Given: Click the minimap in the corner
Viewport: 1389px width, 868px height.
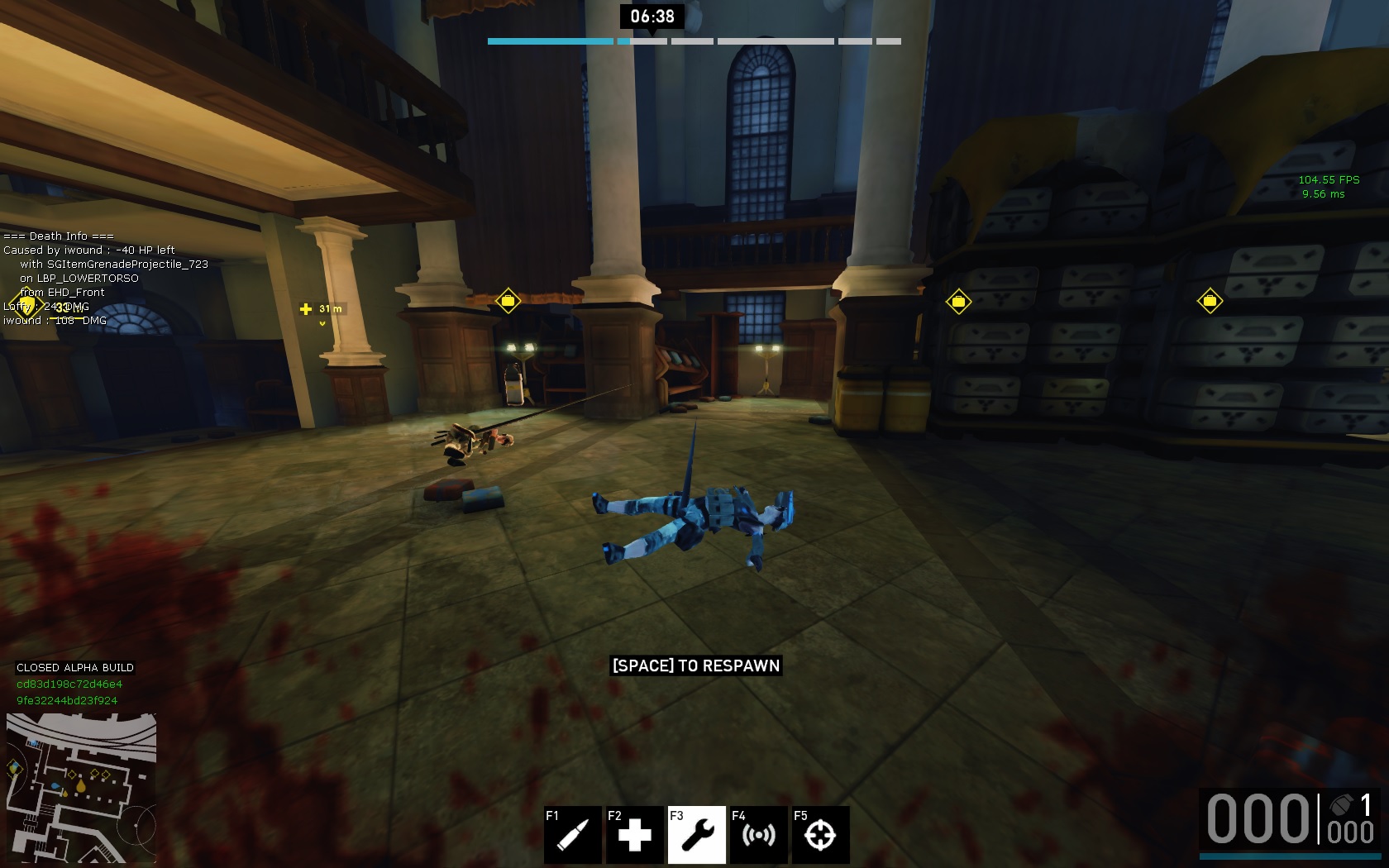Looking at the screenshot, I should pos(81,788).
